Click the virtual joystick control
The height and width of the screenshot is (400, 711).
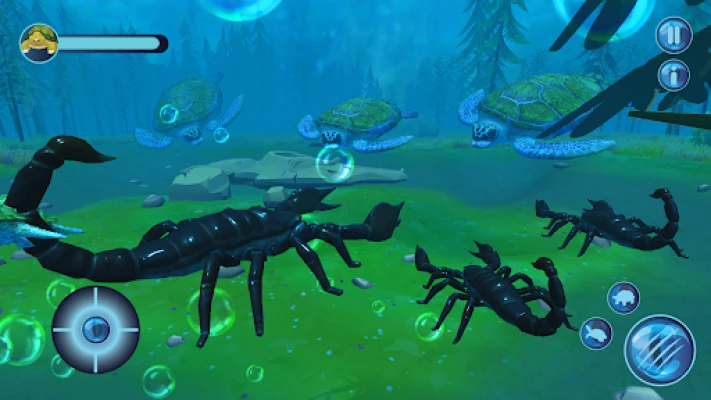click(x=96, y=328)
